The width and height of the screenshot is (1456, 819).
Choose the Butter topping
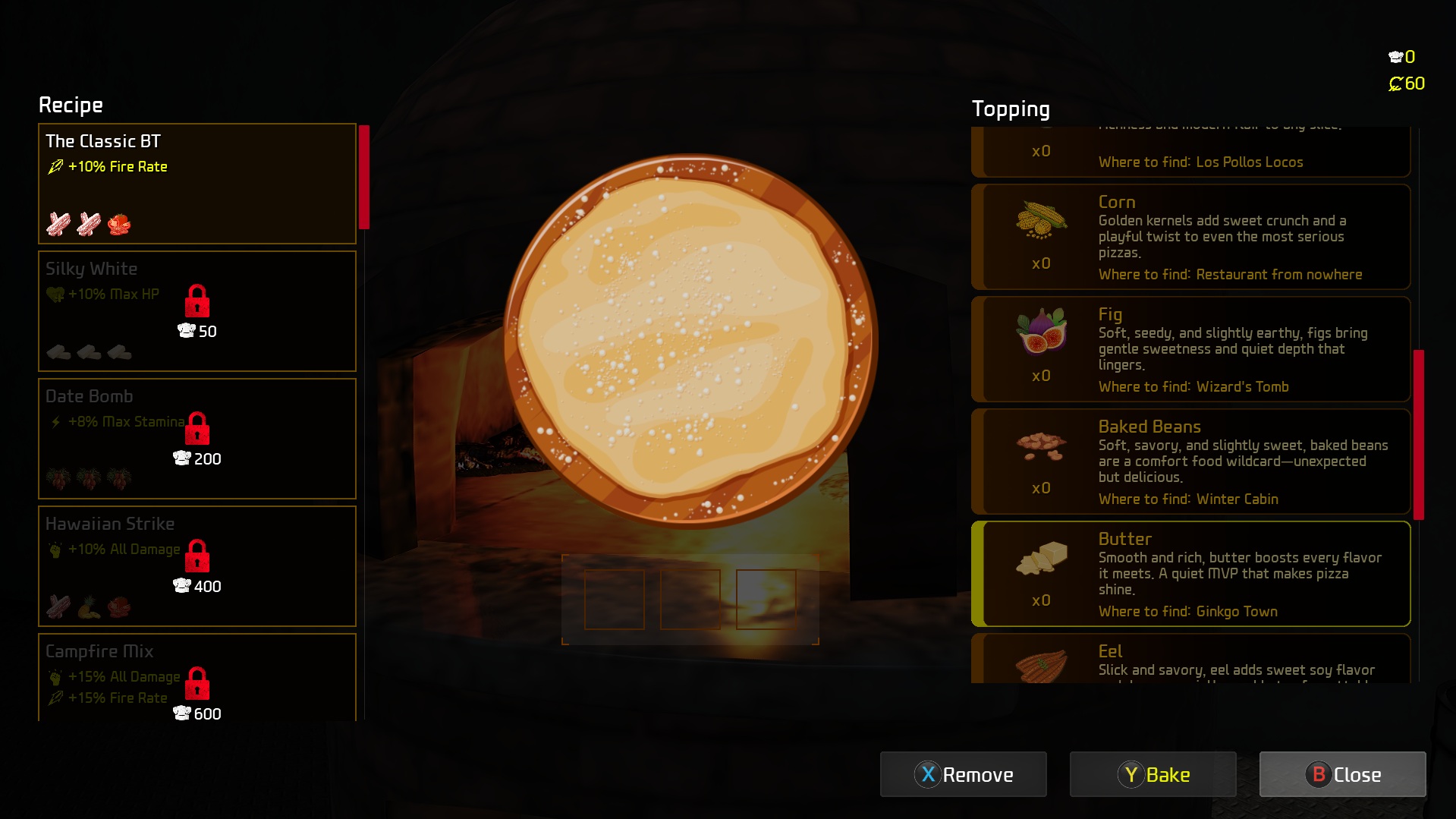coord(1190,574)
